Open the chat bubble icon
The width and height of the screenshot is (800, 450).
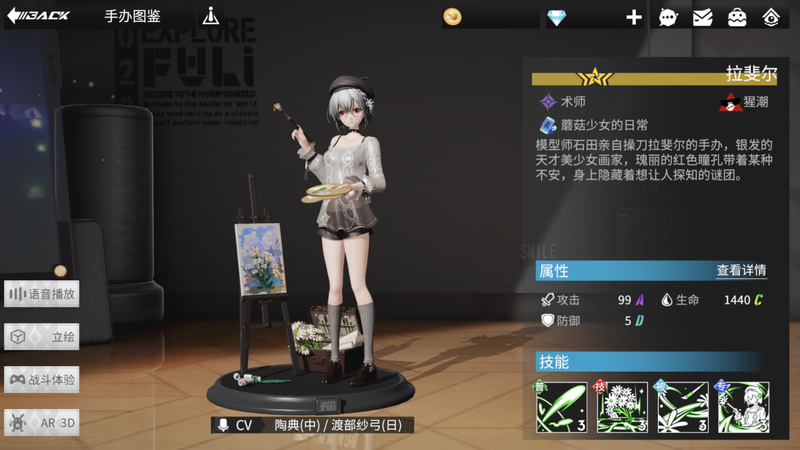(x=667, y=17)
